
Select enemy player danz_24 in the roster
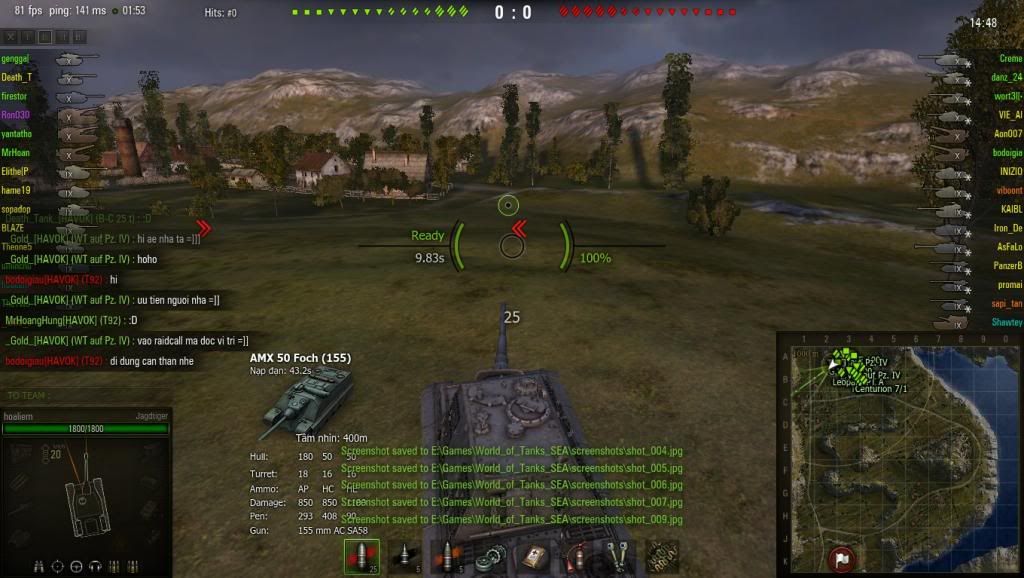click(1004, 77)
